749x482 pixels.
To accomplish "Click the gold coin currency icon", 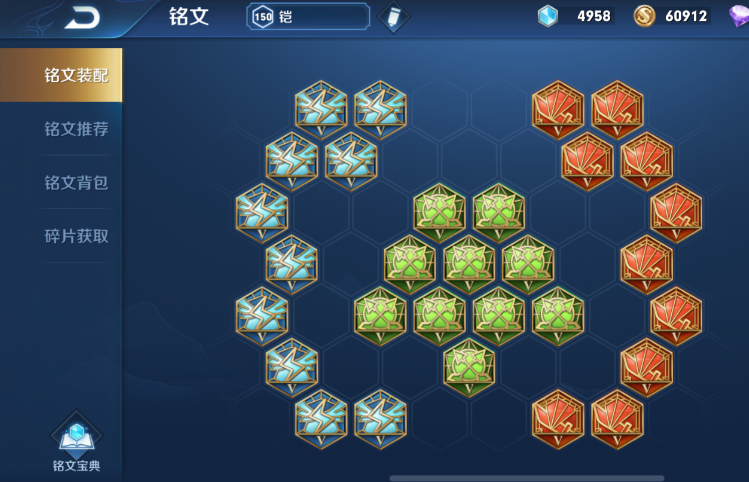I will (x=645, y=16).
